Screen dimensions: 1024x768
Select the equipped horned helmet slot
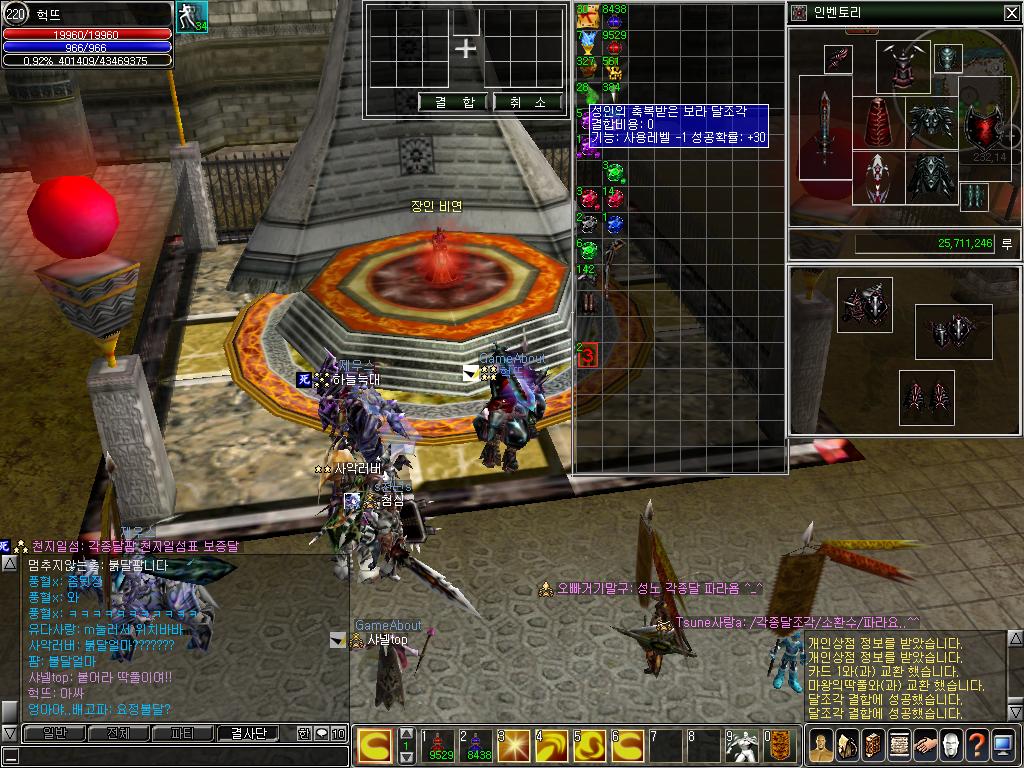(903, 66)
